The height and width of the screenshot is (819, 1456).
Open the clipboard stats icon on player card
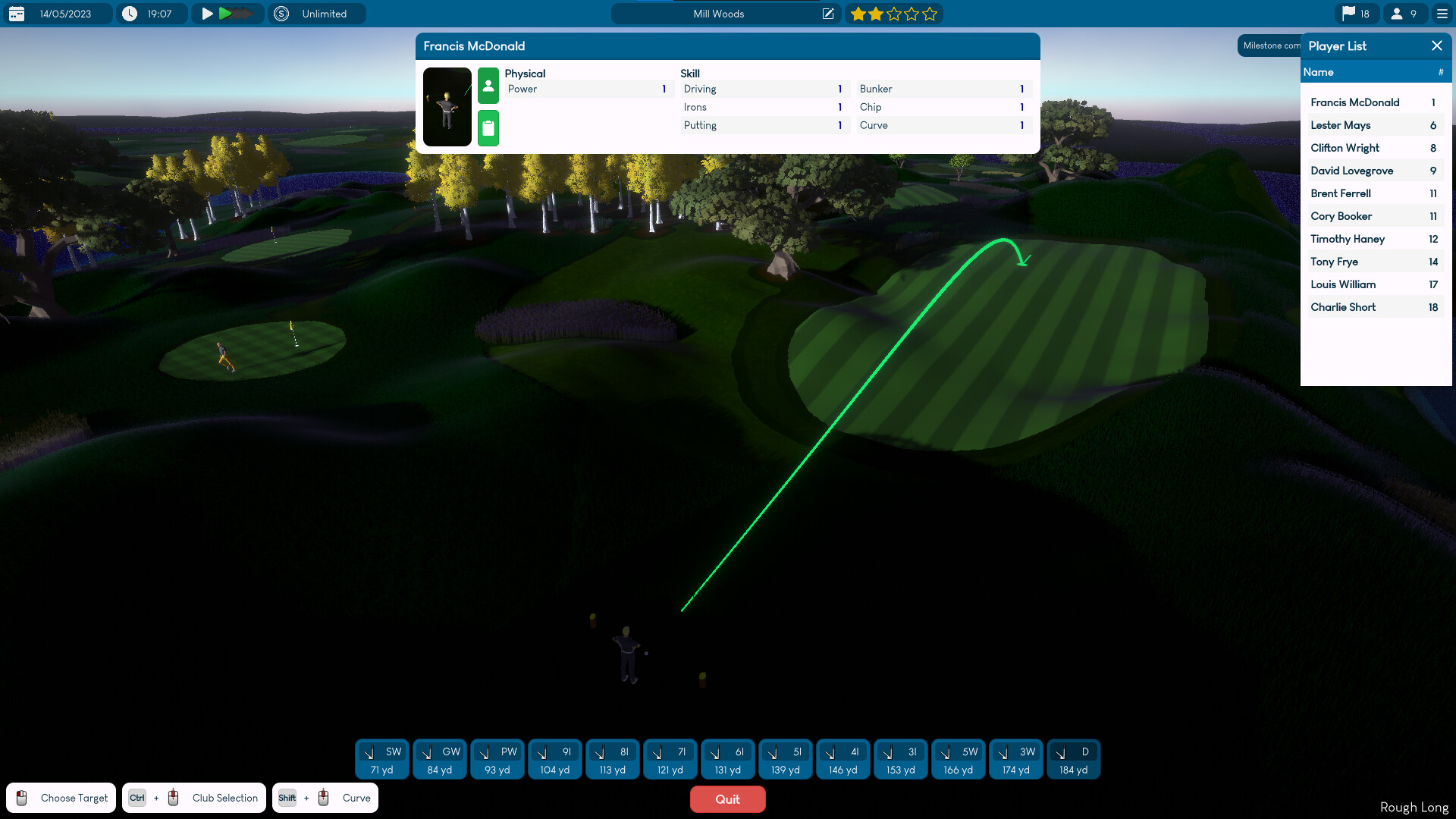[x=488, y=128]
